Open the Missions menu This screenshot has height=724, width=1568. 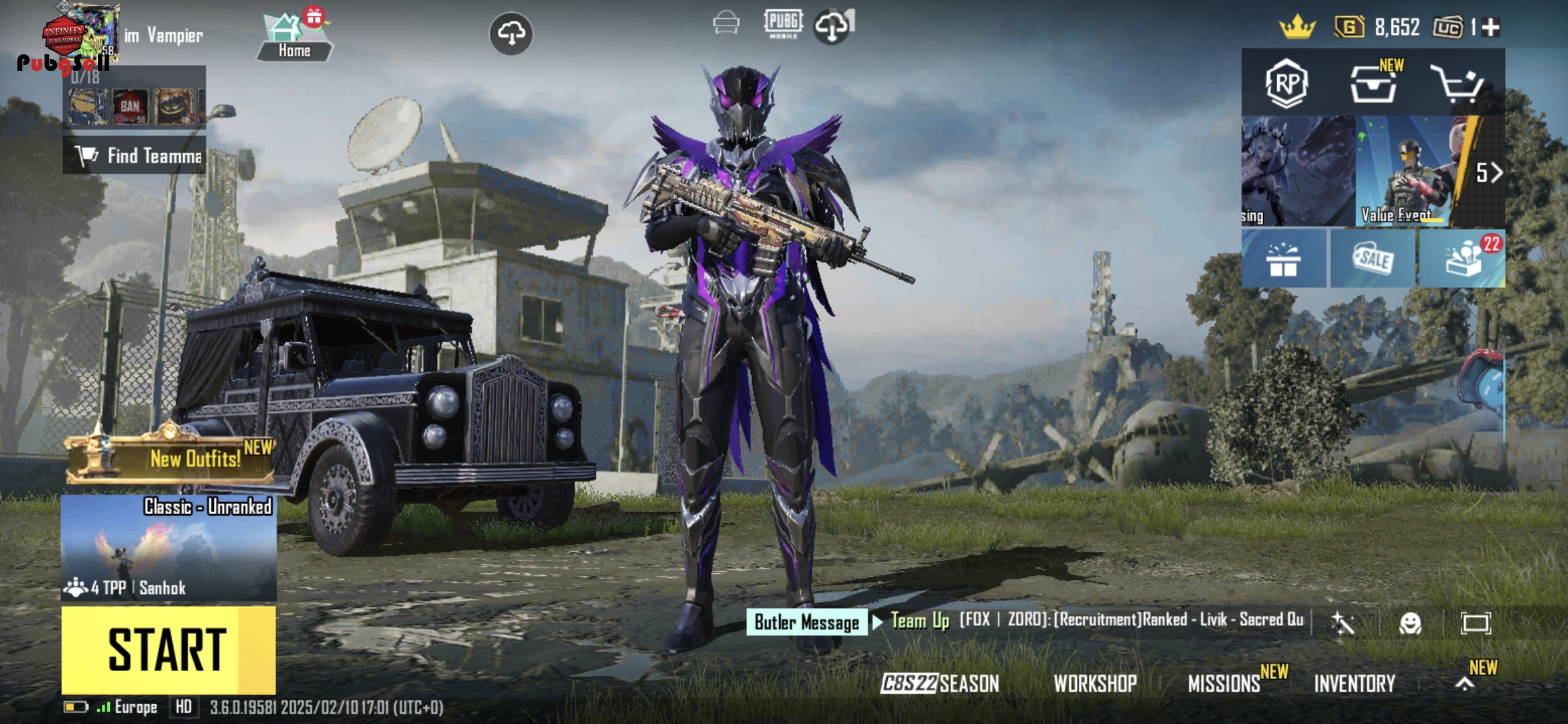pyautogui.click(x=1224, y=683)
